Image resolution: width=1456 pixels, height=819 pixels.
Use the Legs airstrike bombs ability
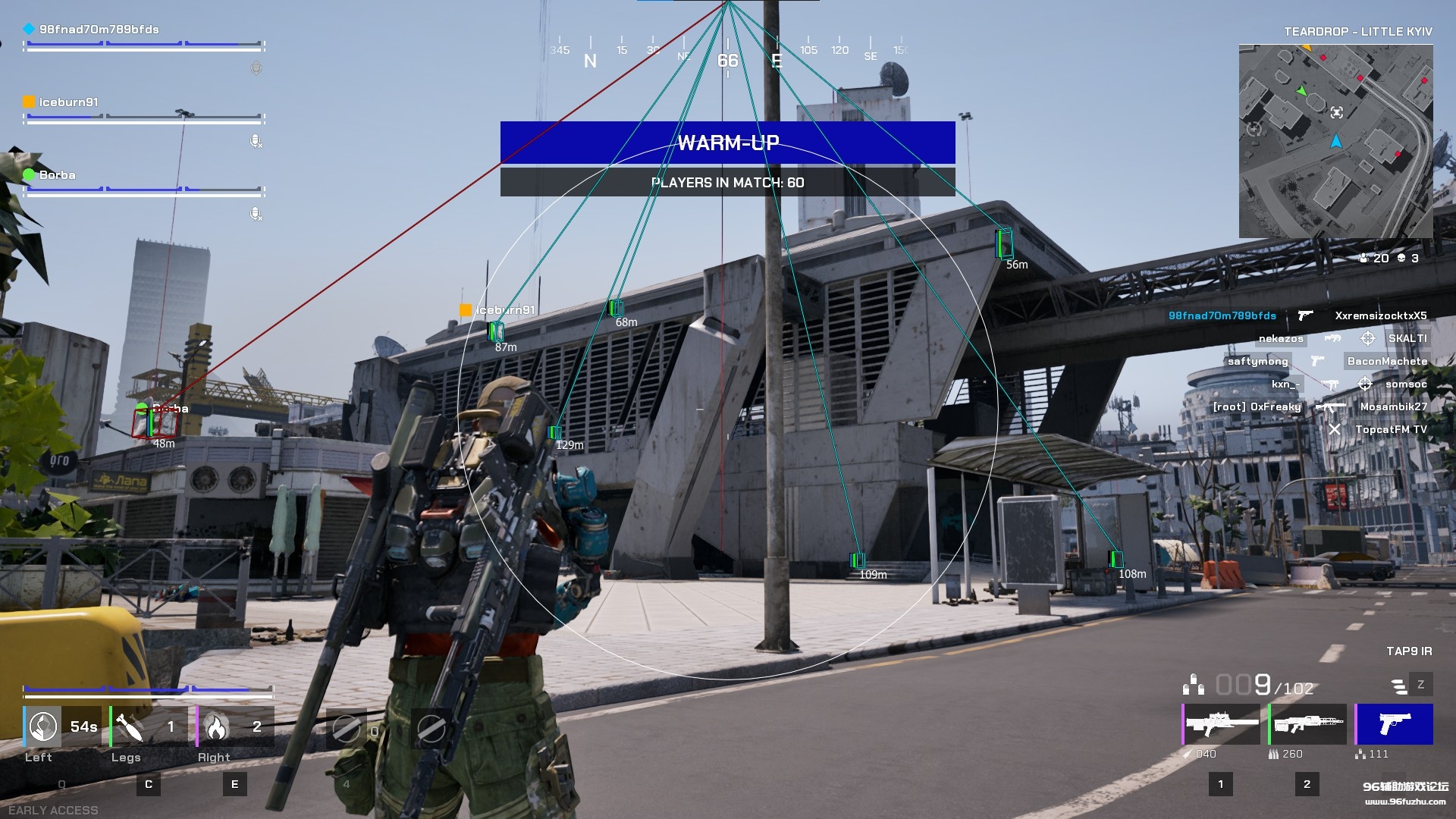pyautogui.click(x=130, y=726)
